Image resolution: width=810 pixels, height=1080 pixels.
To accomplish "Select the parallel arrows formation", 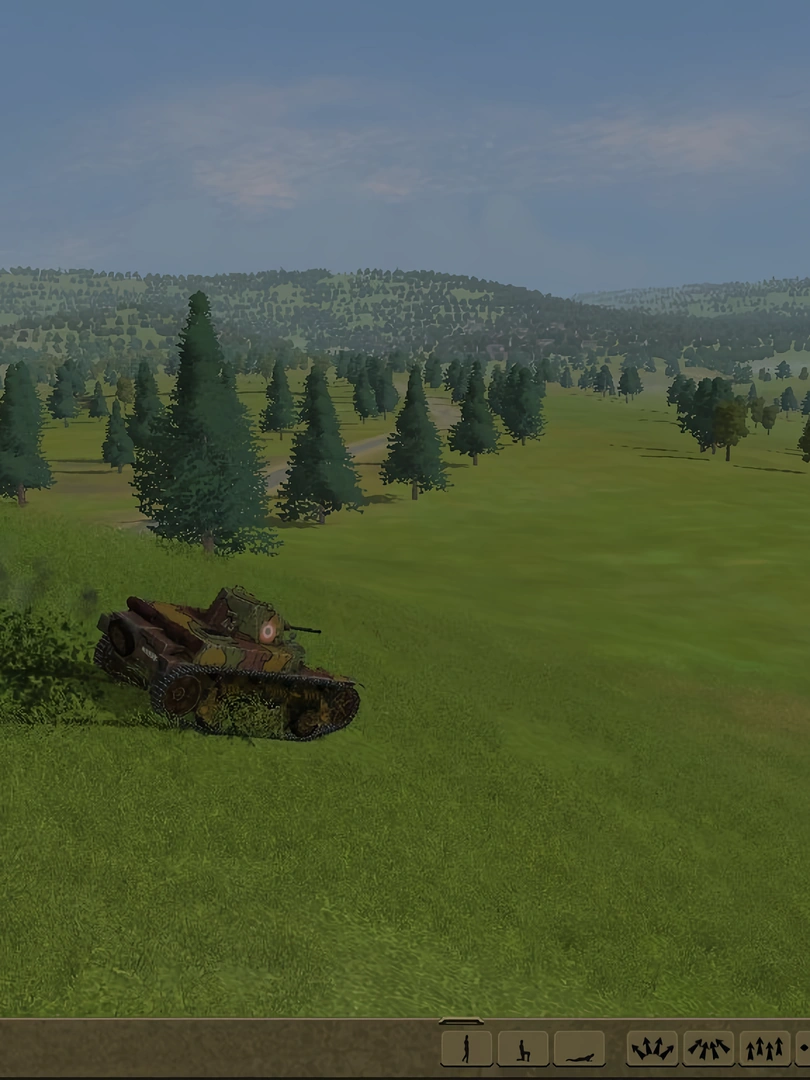I will [764, 1048].
